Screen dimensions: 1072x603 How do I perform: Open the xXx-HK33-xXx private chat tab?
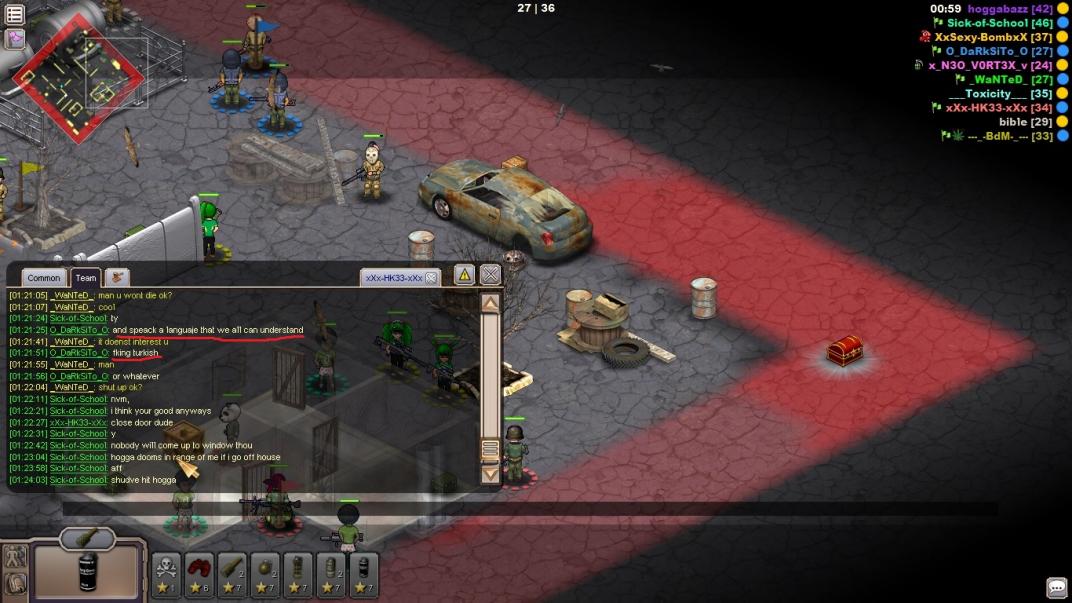pyautogui.click(x=393, y=277)
